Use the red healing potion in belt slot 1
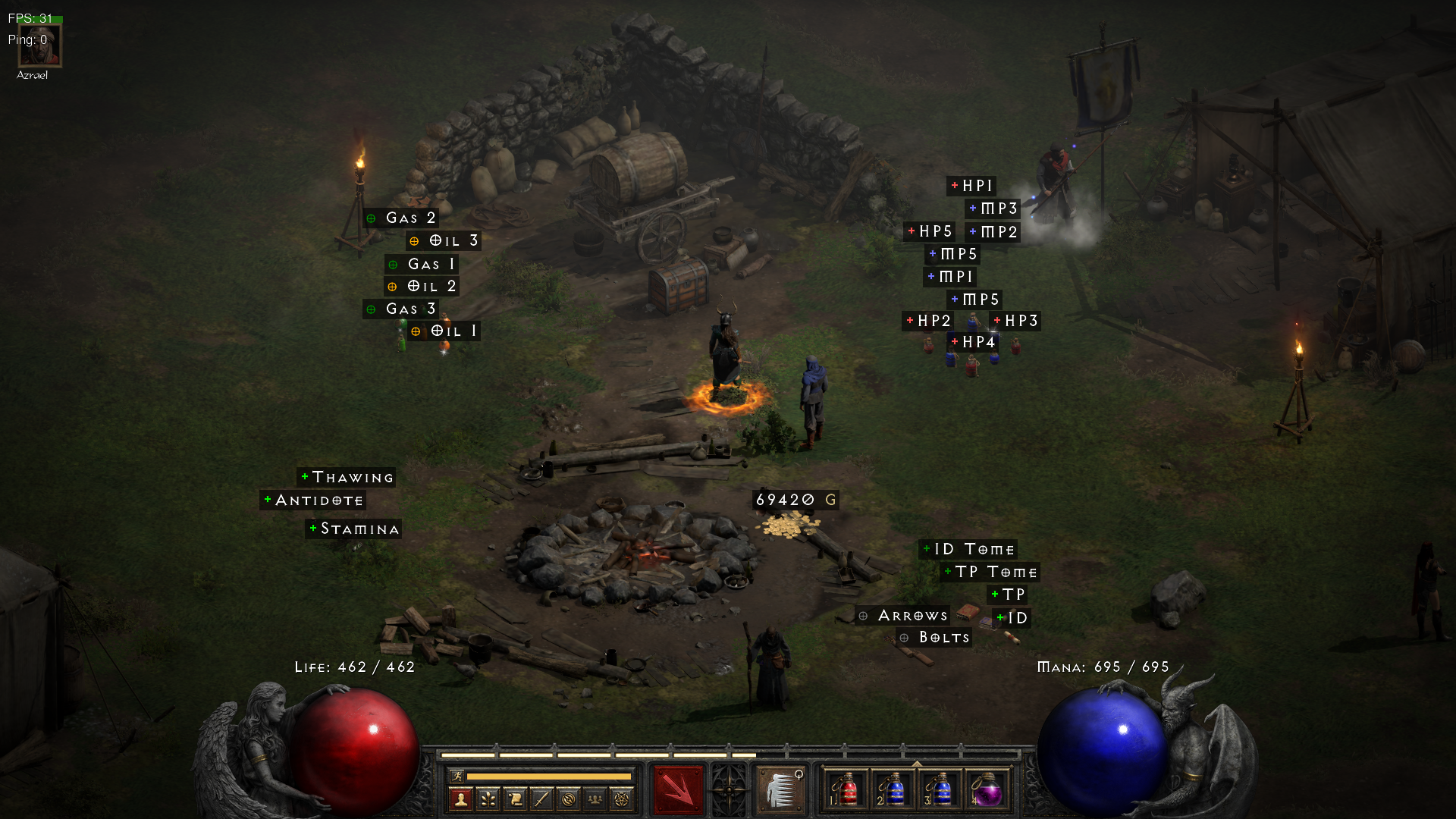This screenshot has height=819, width=1456. 846,790
